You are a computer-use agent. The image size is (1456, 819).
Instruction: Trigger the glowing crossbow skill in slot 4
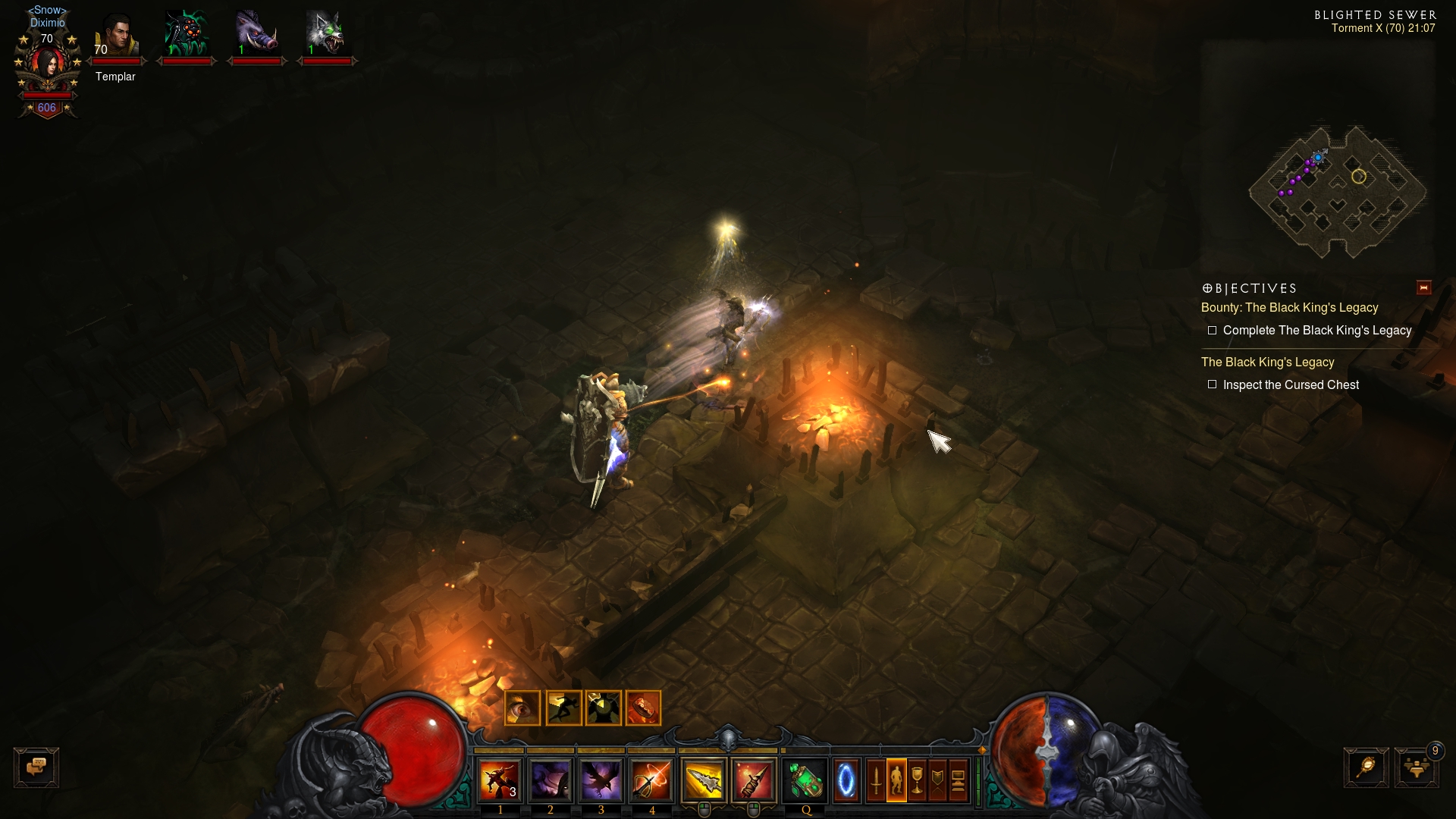pos(651,780)
